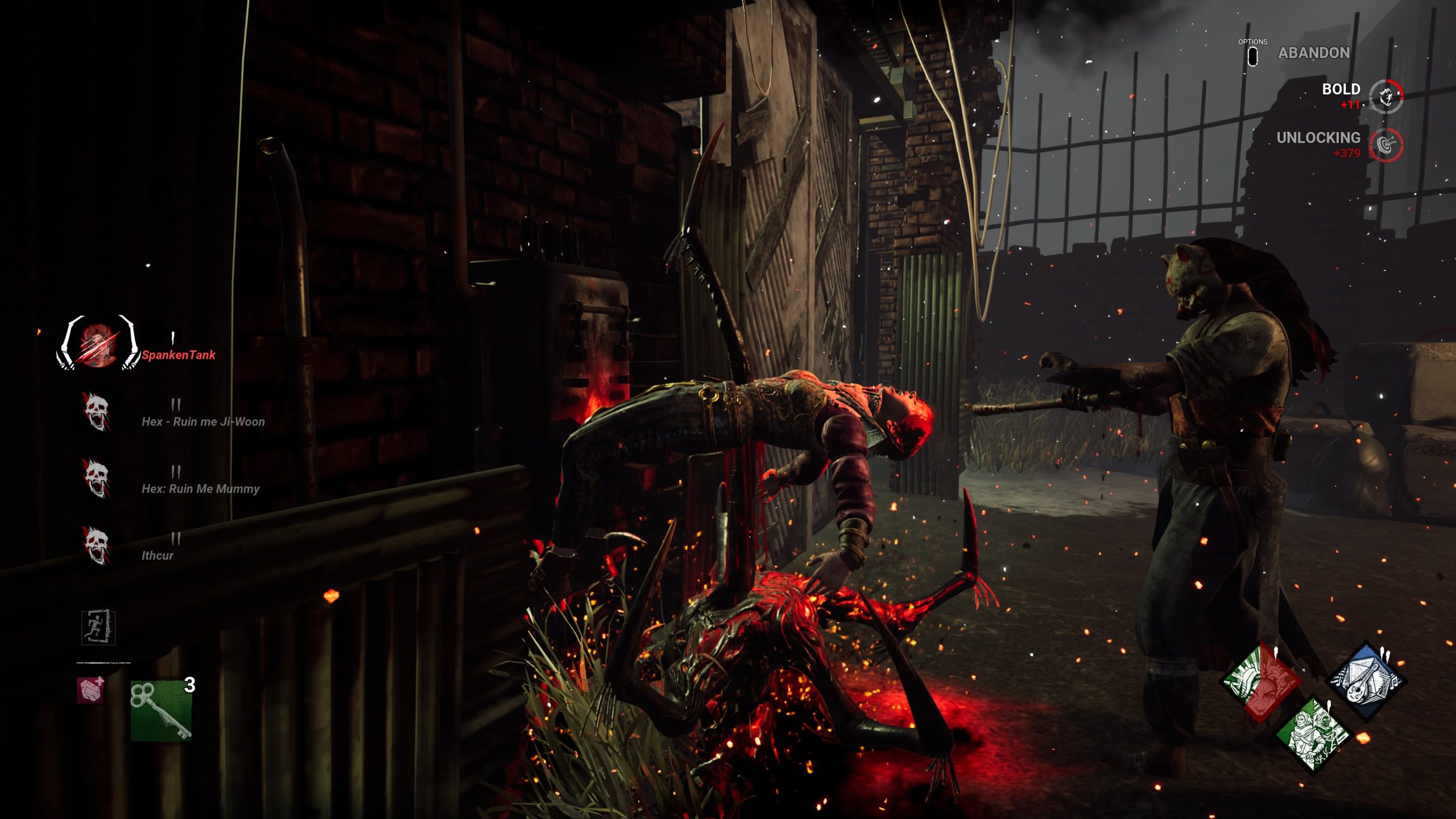Screen dimensions: 1456x819
Task: Click the ABANDON match label
Action: coord(1313,53)
